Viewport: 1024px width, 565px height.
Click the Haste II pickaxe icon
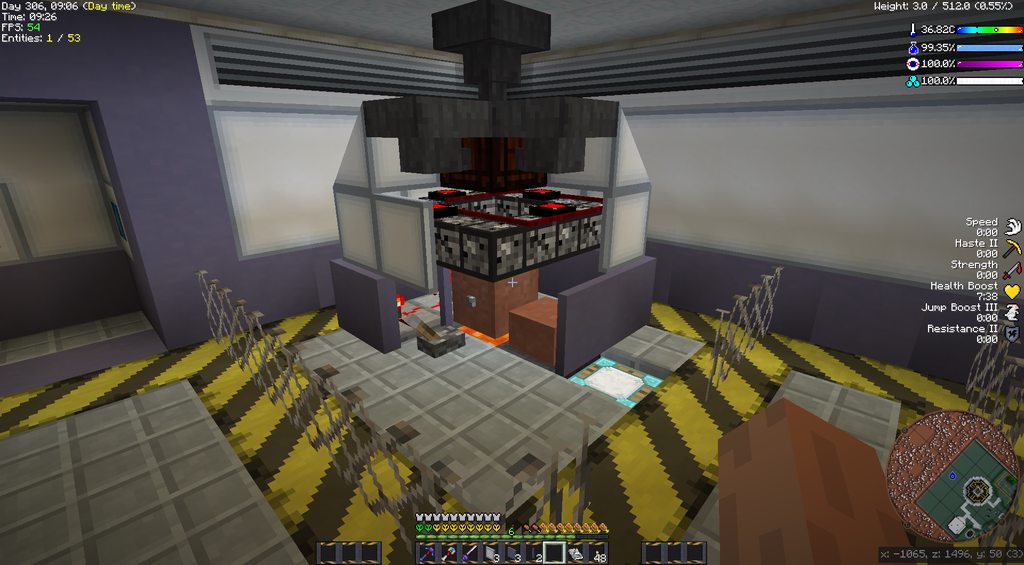point(1012,247)
